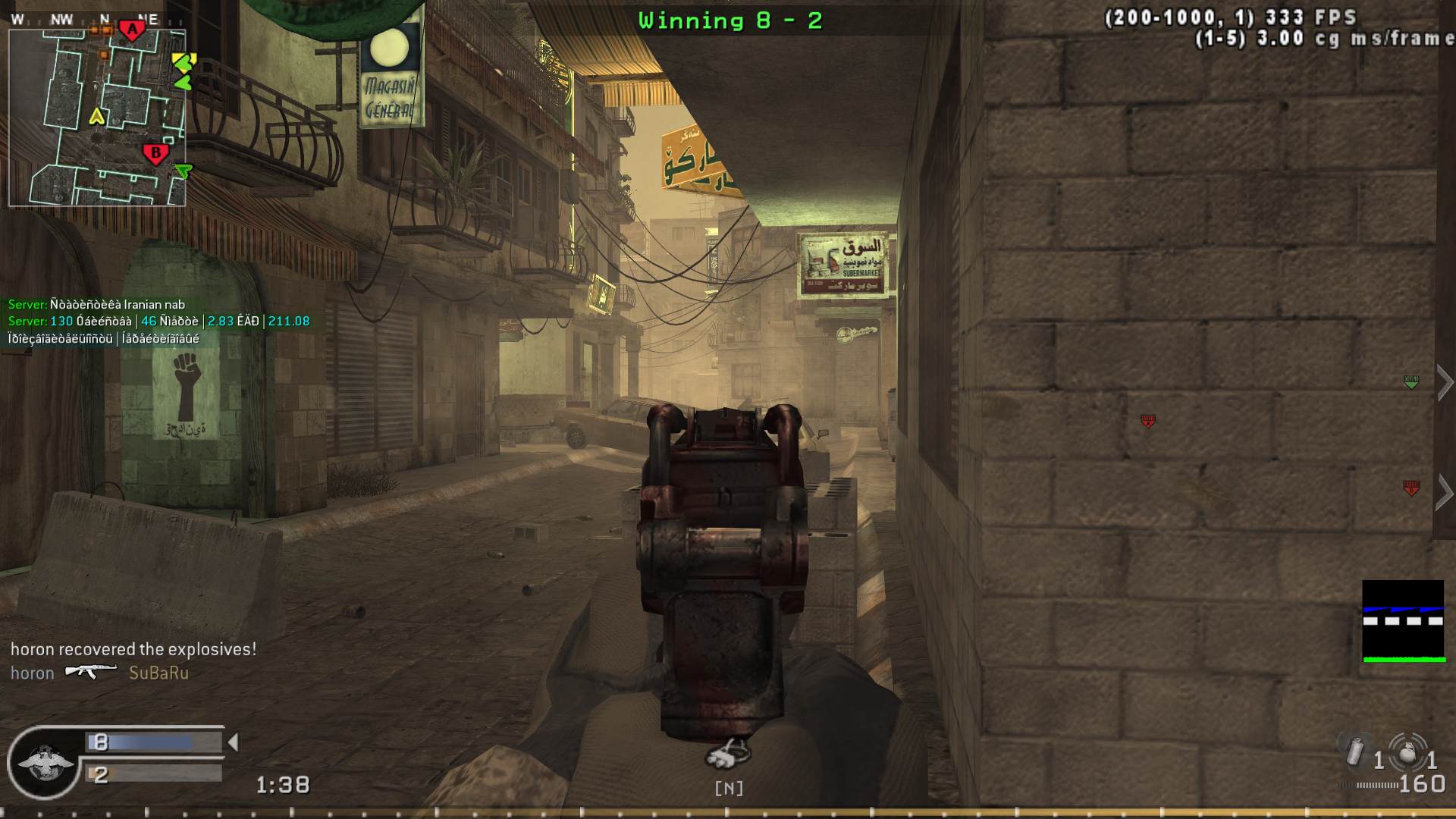Click the Winning 8 - 2 header text
The height and width of the screenshot is (819, 1456).
pyautogui.click(x=730, y=20)
